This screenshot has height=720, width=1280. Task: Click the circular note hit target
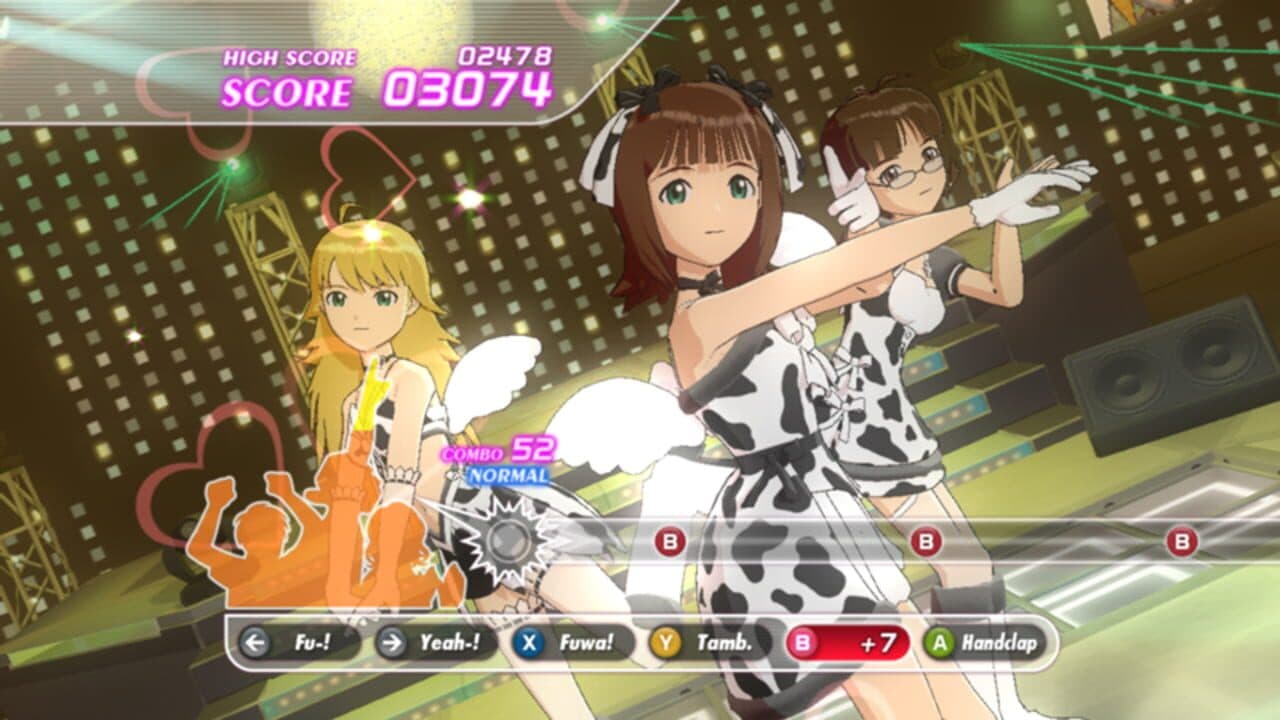point(508,539)
